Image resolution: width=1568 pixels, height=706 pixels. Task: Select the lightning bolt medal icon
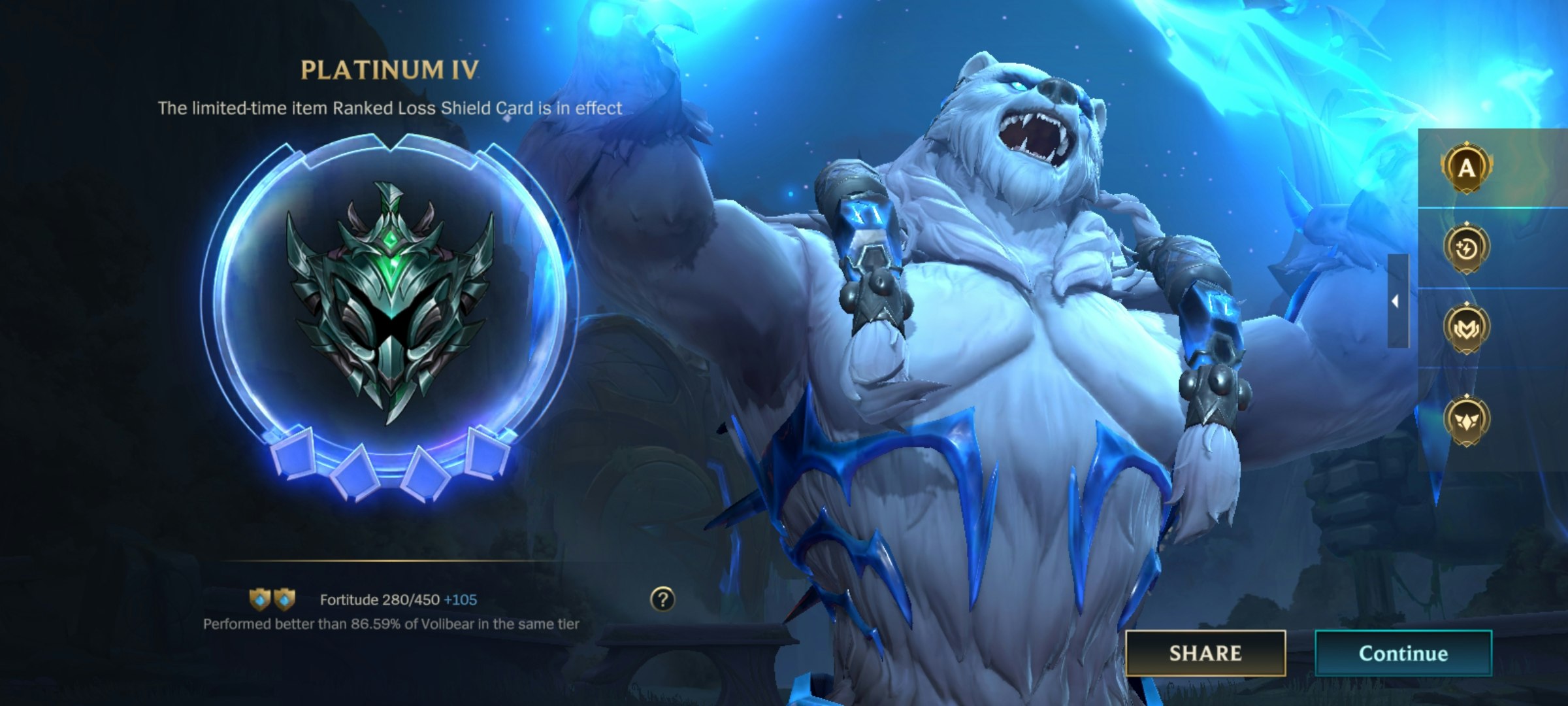pos(1467,248)
